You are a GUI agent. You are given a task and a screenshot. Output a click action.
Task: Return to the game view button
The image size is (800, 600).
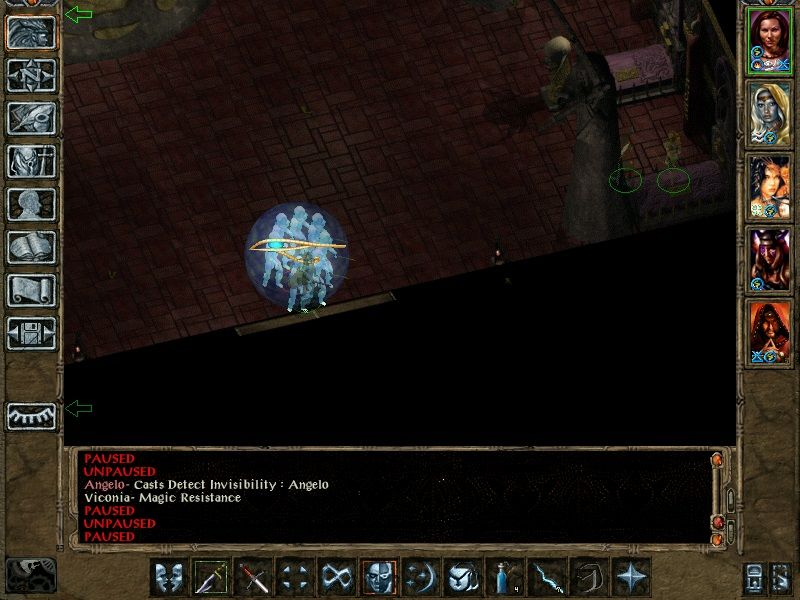click(31, 32)
